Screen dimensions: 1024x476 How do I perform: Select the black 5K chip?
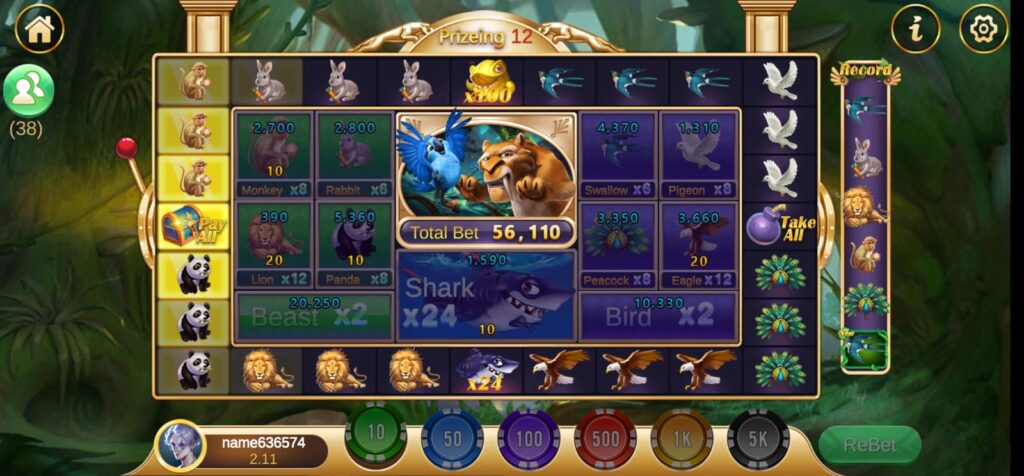758,438
